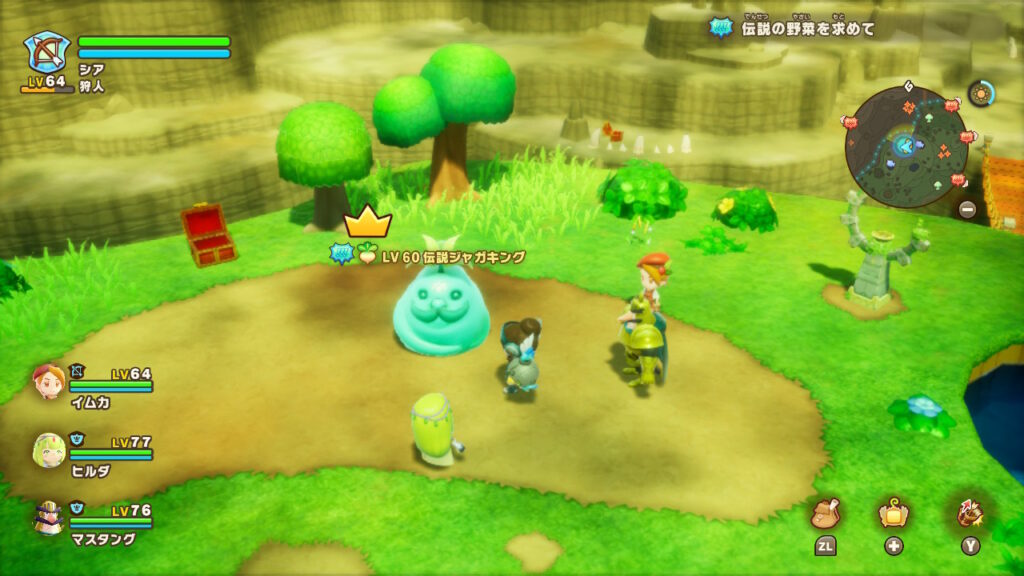
Task: Target the LV 60 伝説ジャガキング nameplate
Action: pos(441,257)
